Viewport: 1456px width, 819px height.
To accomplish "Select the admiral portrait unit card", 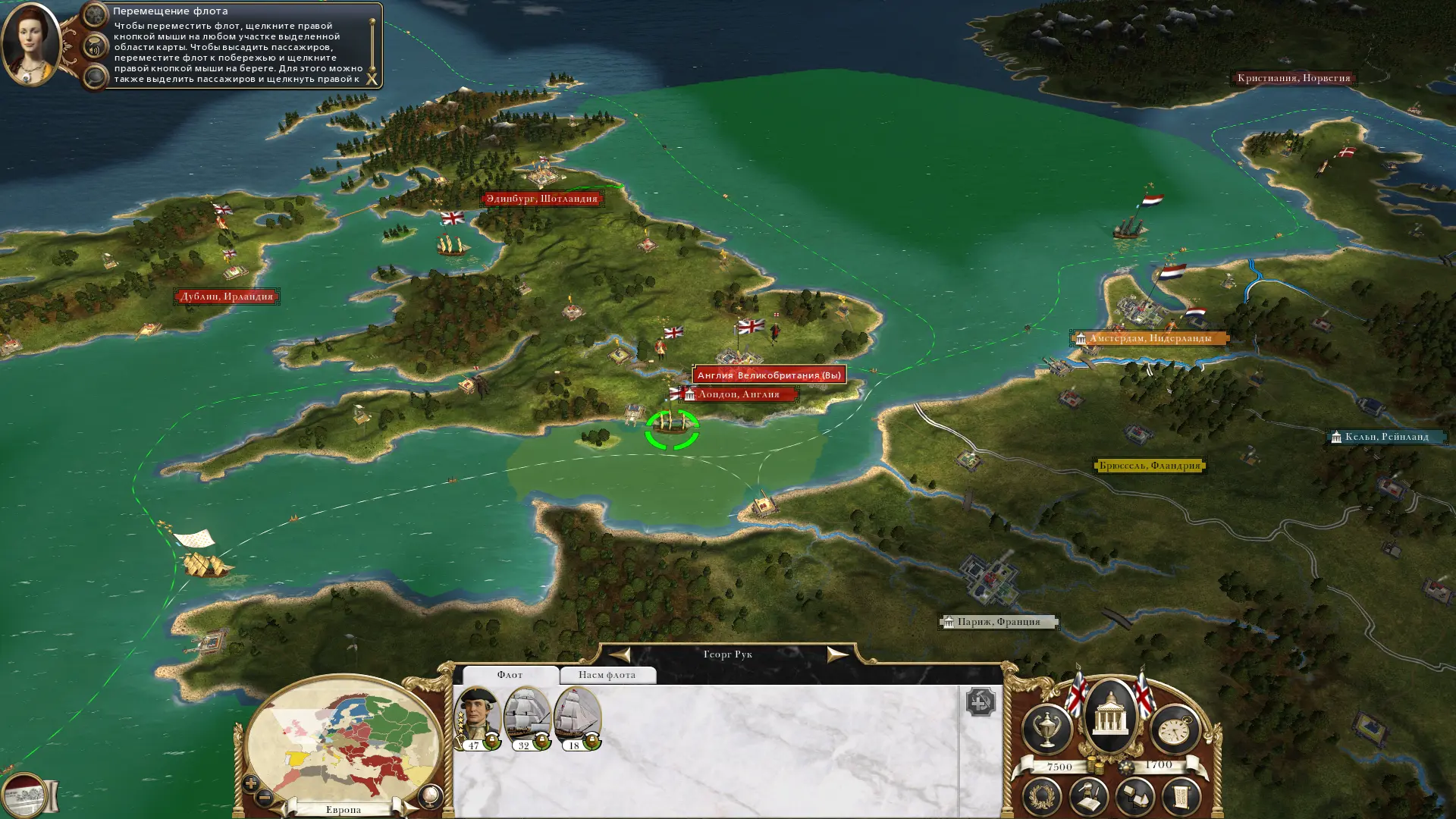I will [476, 717].
